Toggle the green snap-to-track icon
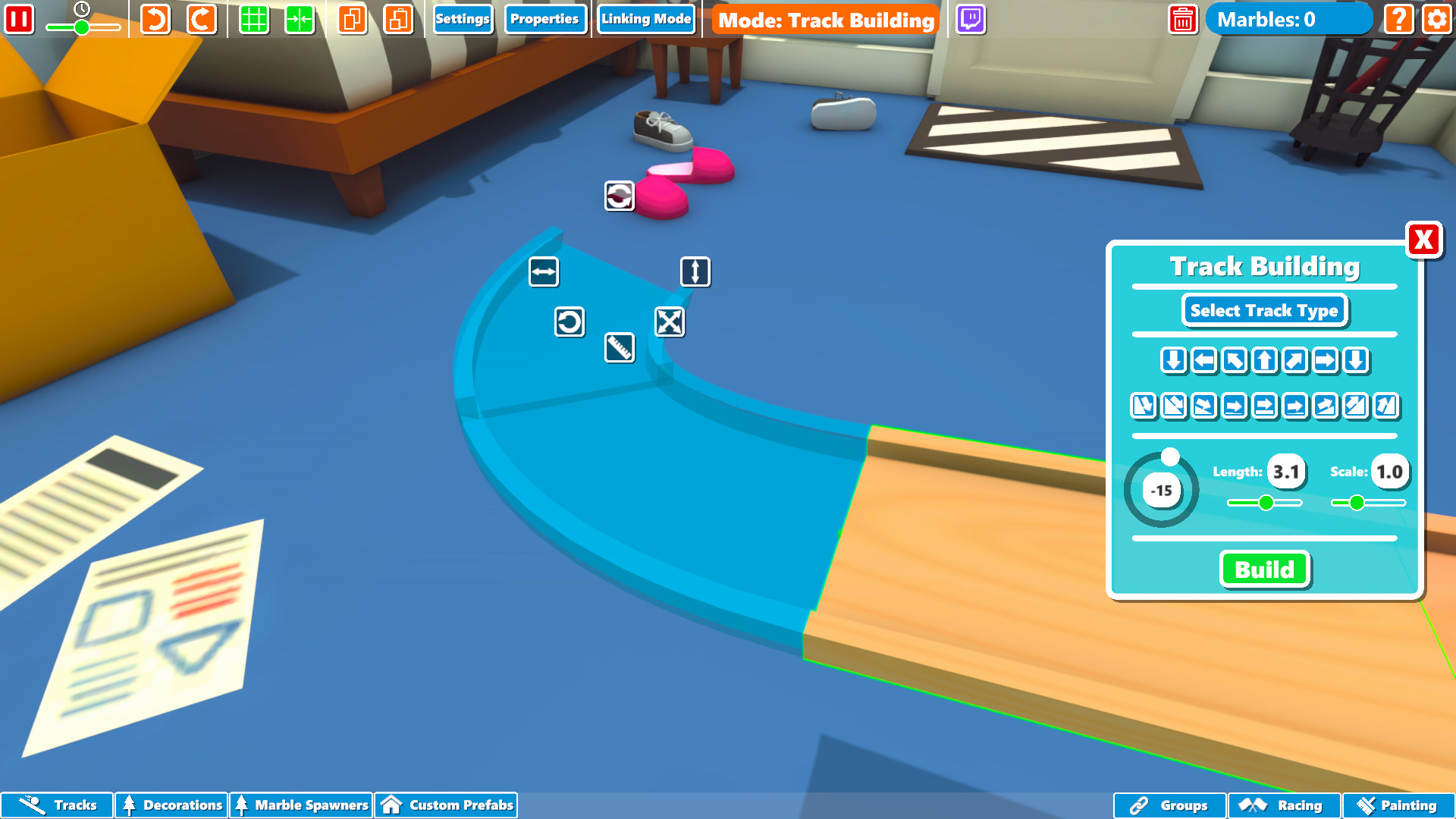 click(x=300, y=19)
